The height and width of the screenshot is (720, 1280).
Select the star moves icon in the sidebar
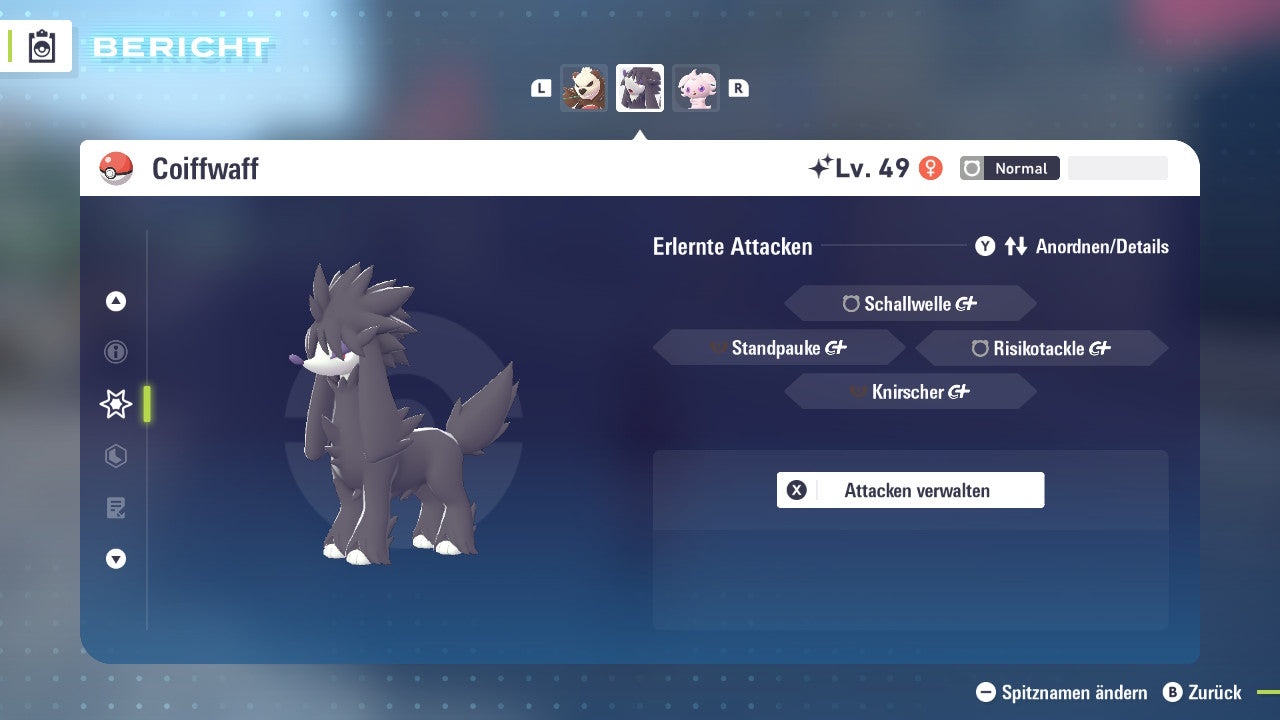[115, 404]
